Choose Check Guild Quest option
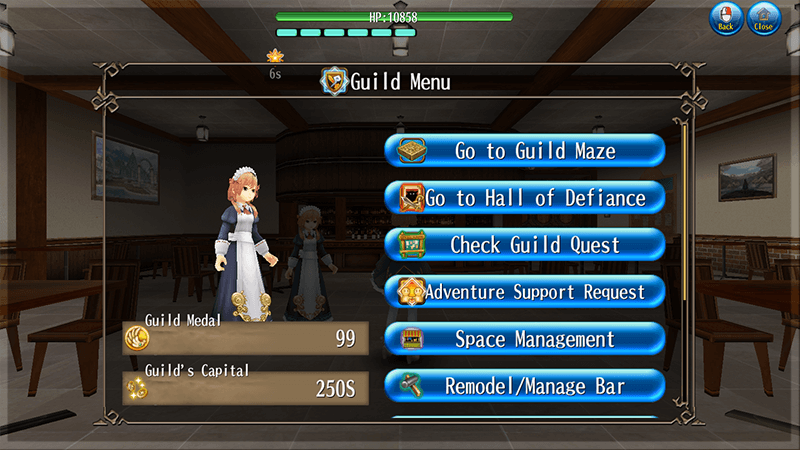Screen dimensions: 800x450 tap(525, 245)
